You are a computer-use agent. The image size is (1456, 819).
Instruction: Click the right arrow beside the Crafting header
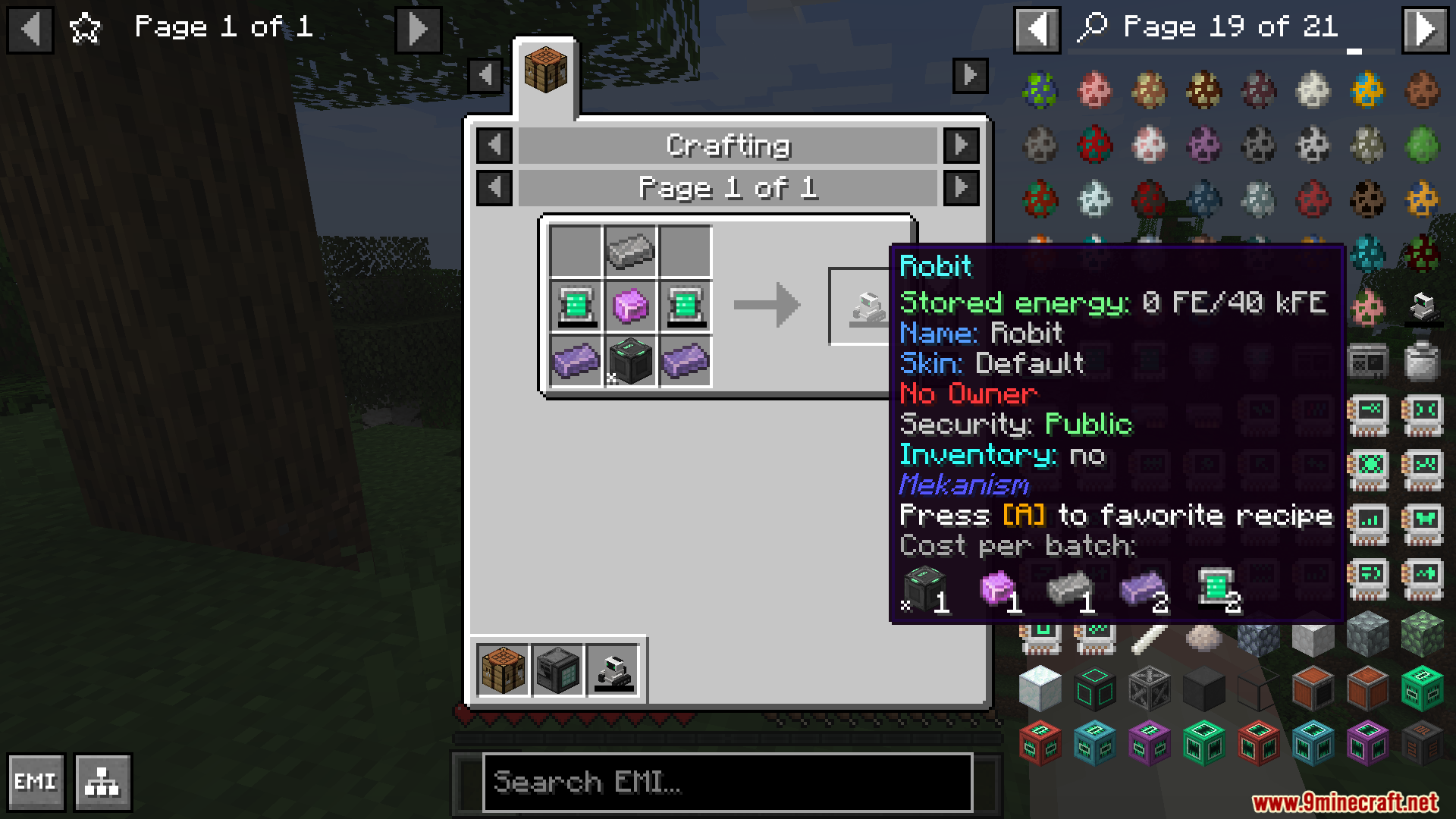coord(962,145)
